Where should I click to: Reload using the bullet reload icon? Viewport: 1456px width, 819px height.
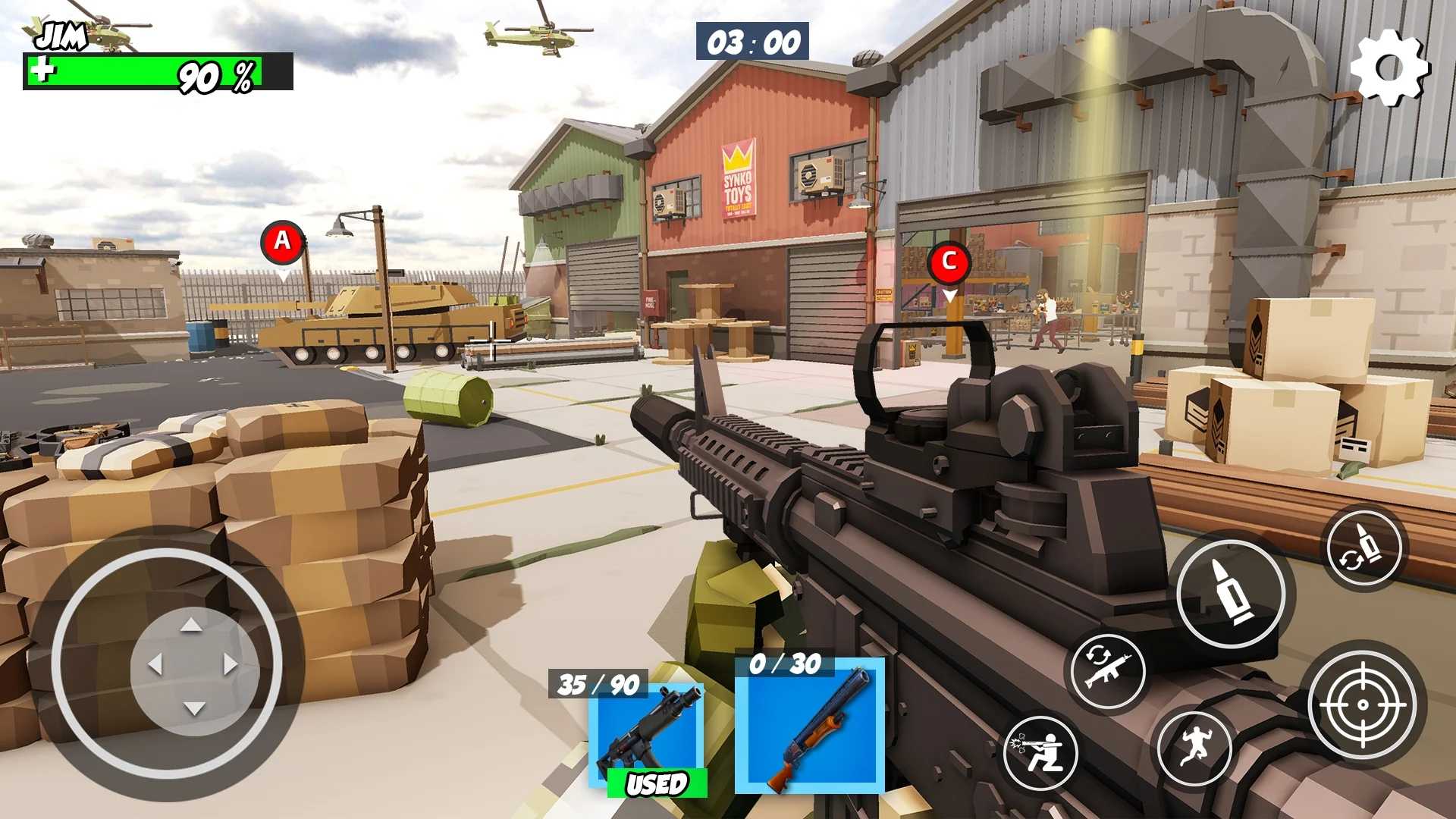pos(1363,548)
